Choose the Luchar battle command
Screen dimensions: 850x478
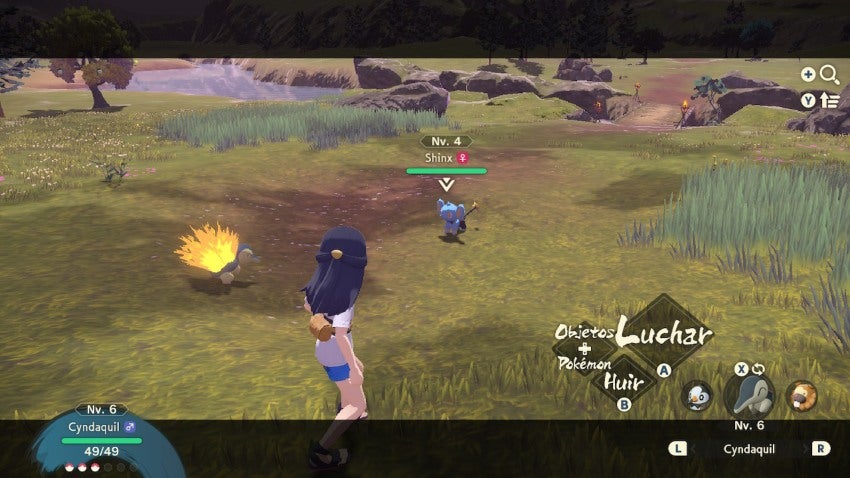coord(665,331)
